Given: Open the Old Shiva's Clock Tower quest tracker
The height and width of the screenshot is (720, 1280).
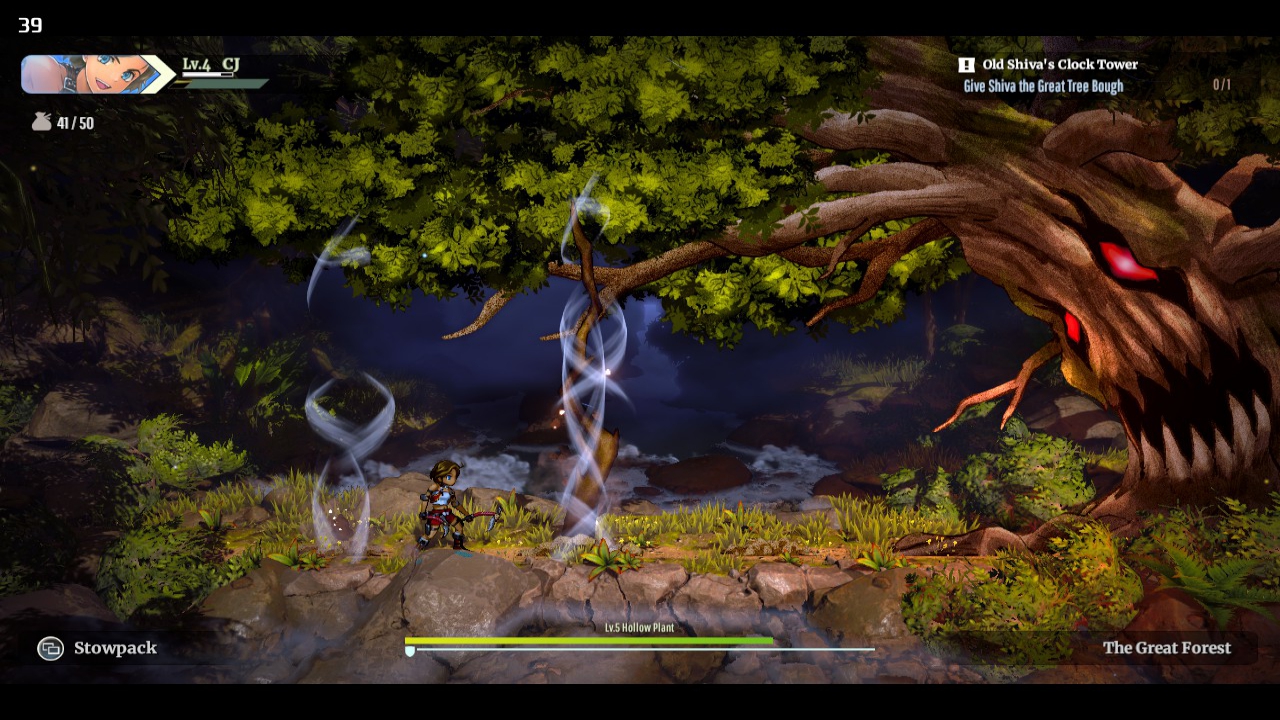Looking at the screenshot, I should pos(1059,65).
